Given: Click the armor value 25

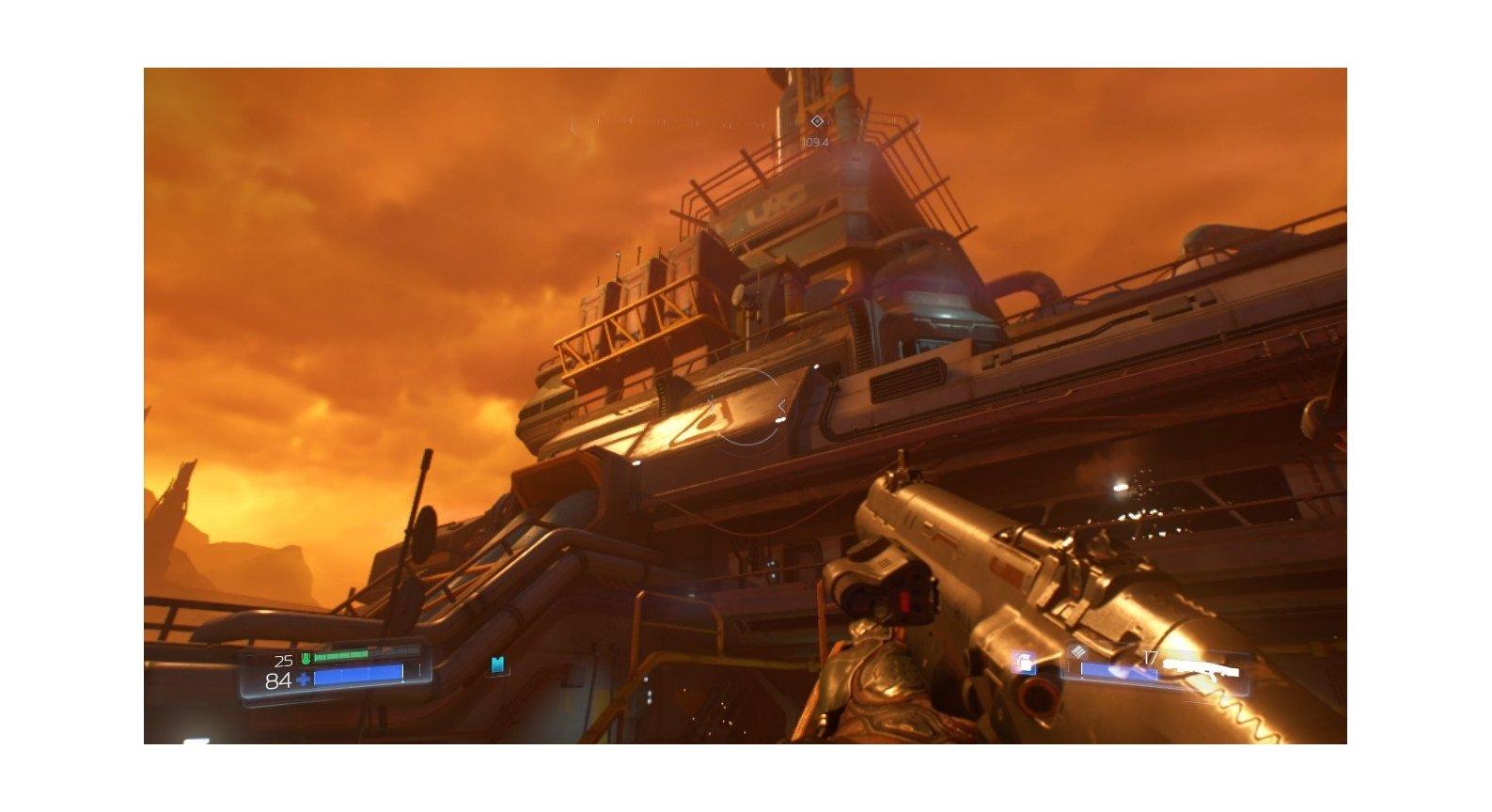Looking at the screenshot, I should tap(284, 660).
